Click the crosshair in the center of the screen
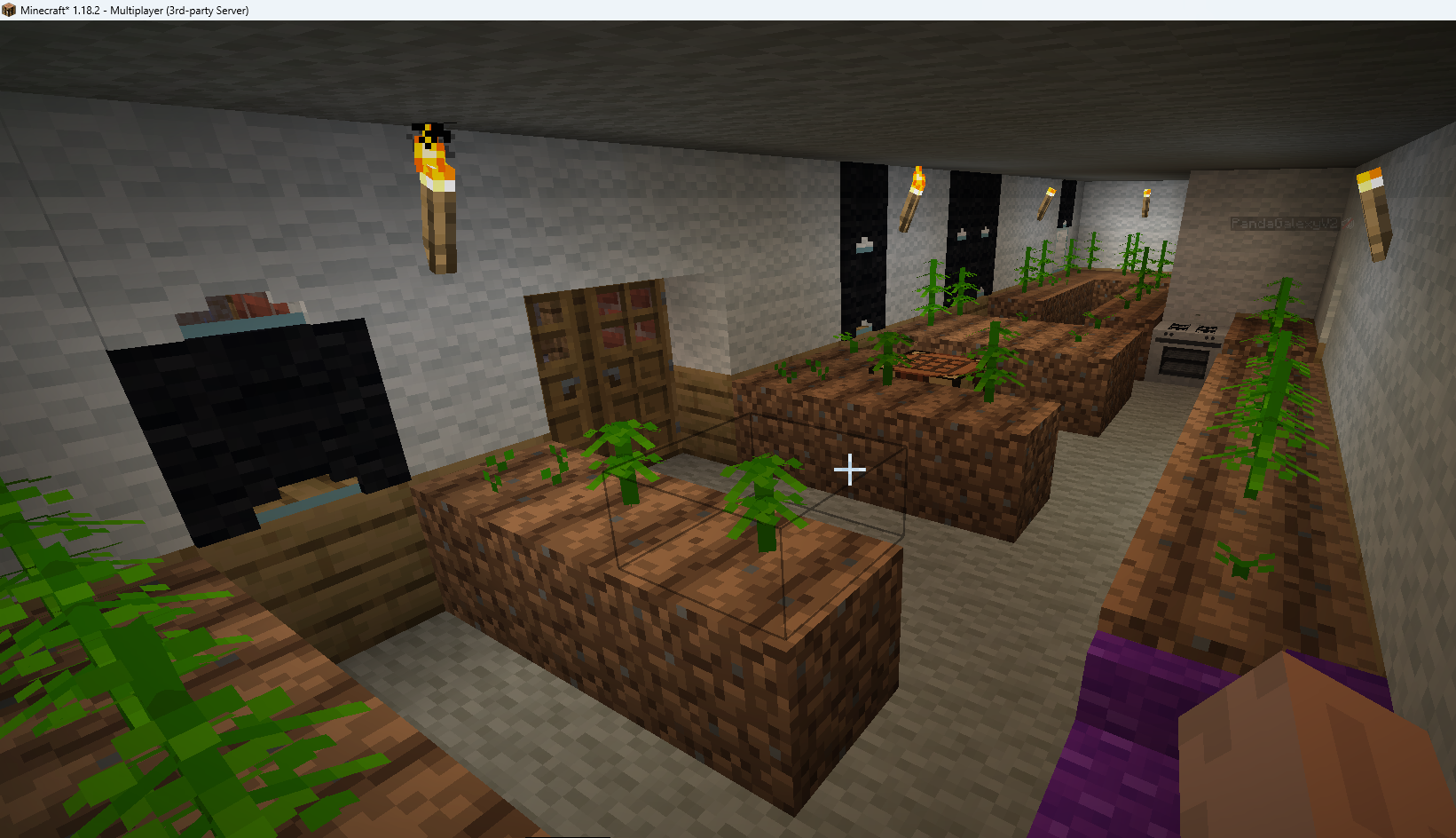Image resolution: width=1456 pixels, height=838 pixels. 849,470
